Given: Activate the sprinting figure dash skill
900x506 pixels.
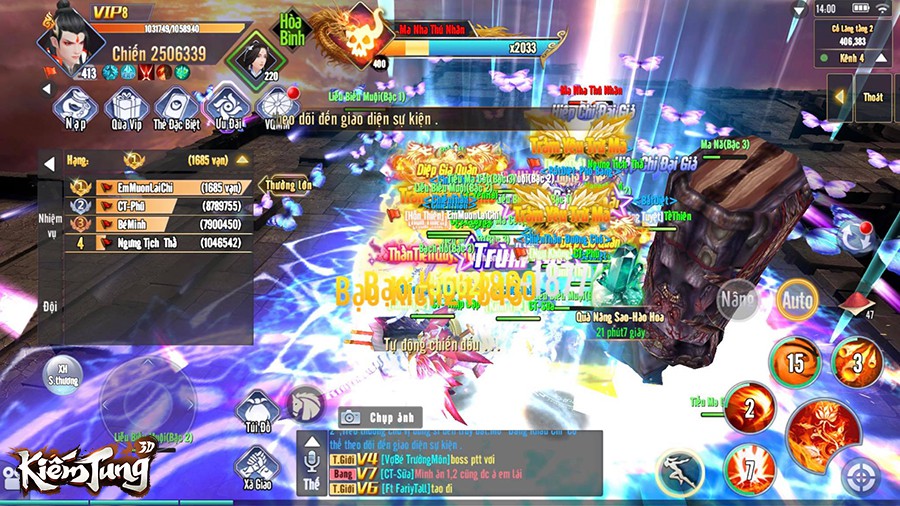Looking at the screenshot, I should coord(680,470).
